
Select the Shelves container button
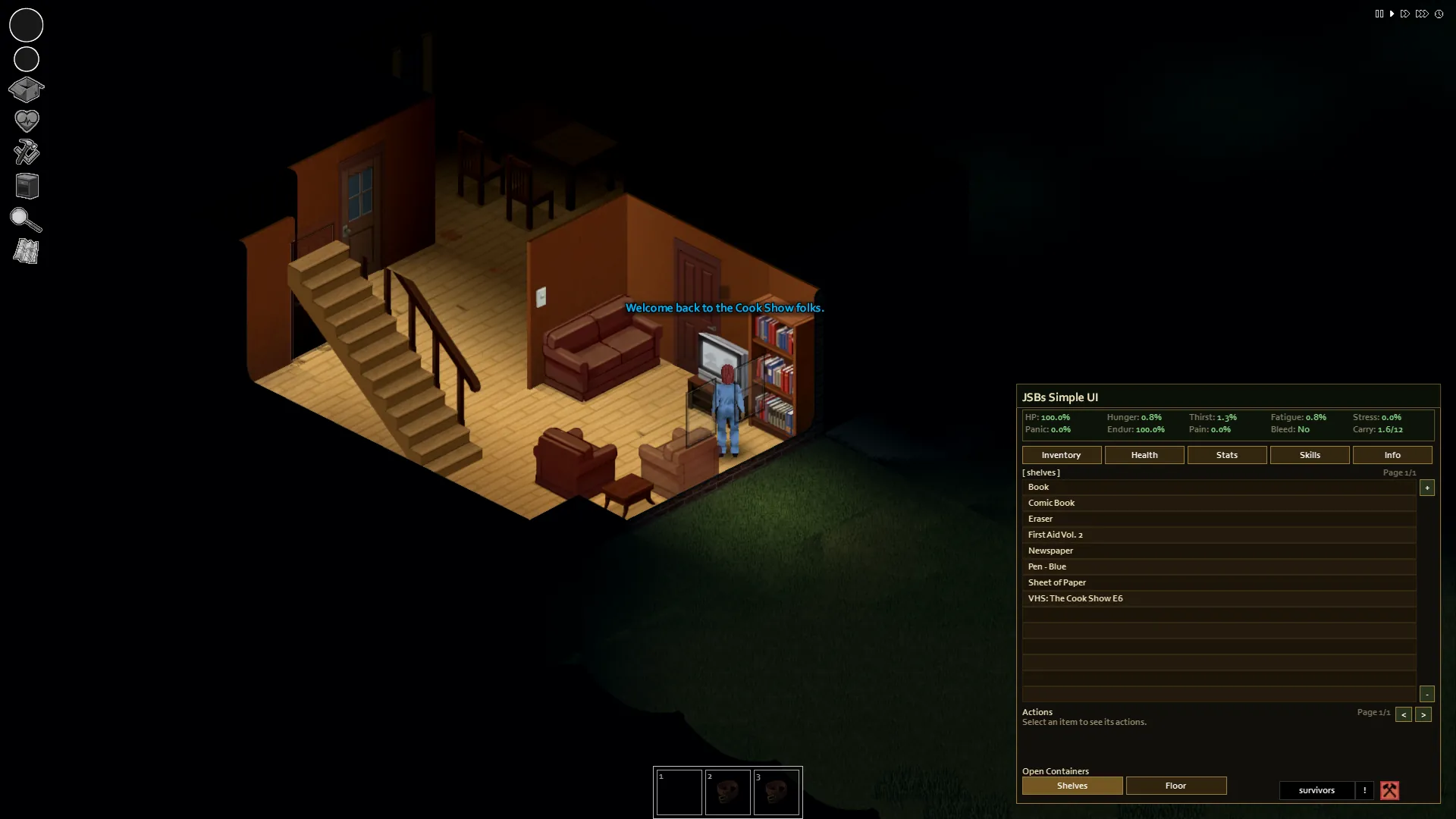[x=1072, y=786]
